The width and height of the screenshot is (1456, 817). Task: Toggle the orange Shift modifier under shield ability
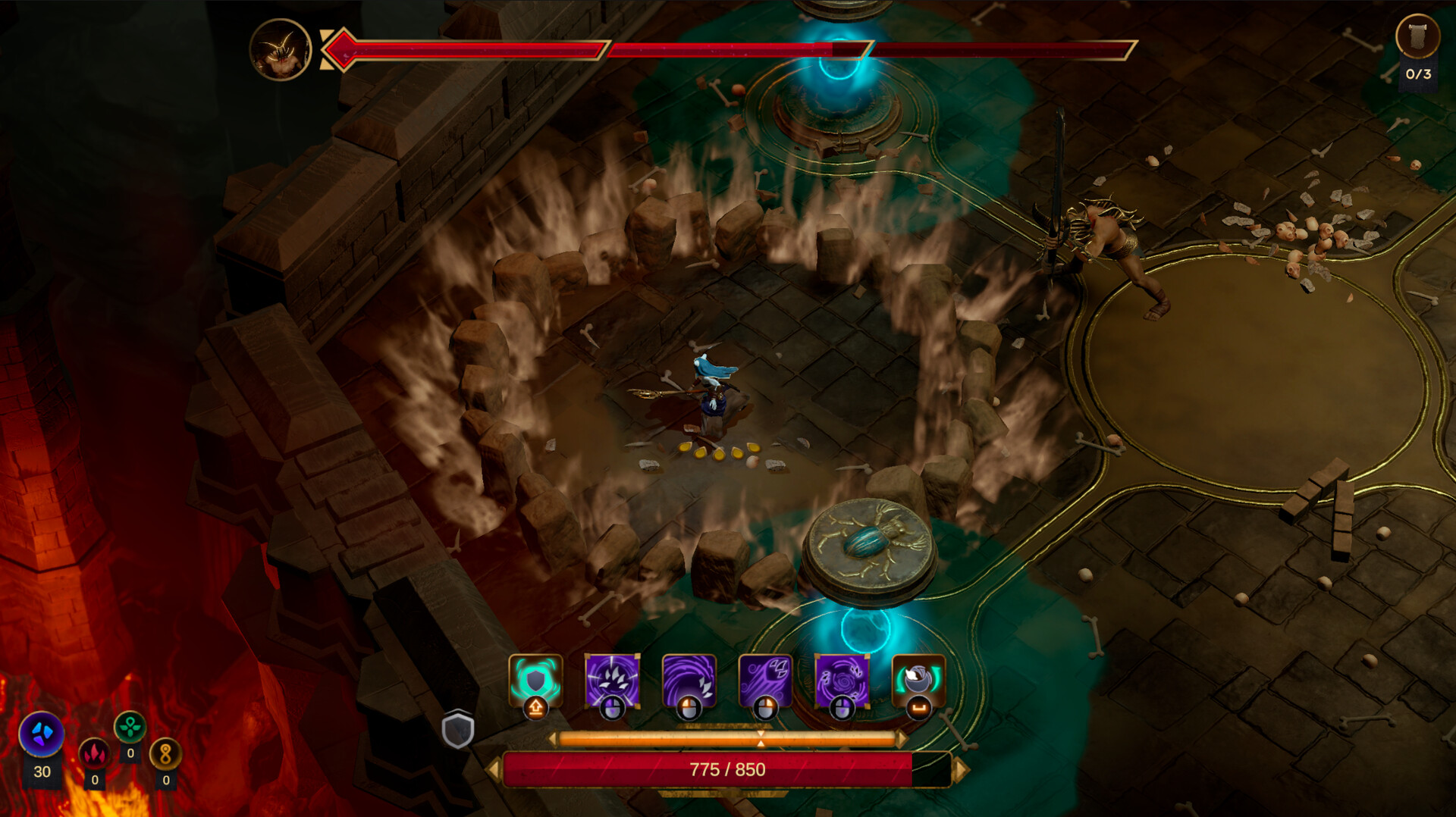tap(536, 709)
